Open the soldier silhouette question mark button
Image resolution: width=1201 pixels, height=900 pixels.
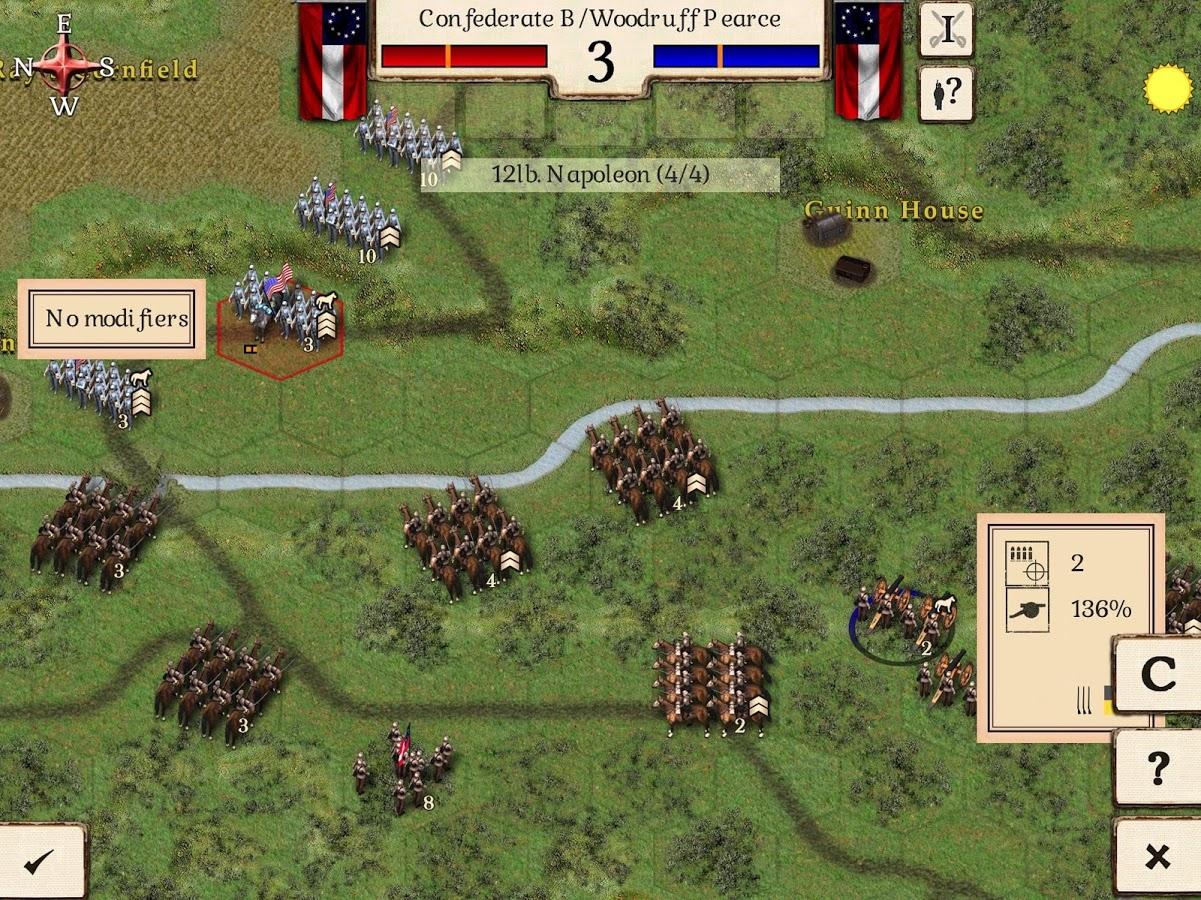(x=946, y=93)
